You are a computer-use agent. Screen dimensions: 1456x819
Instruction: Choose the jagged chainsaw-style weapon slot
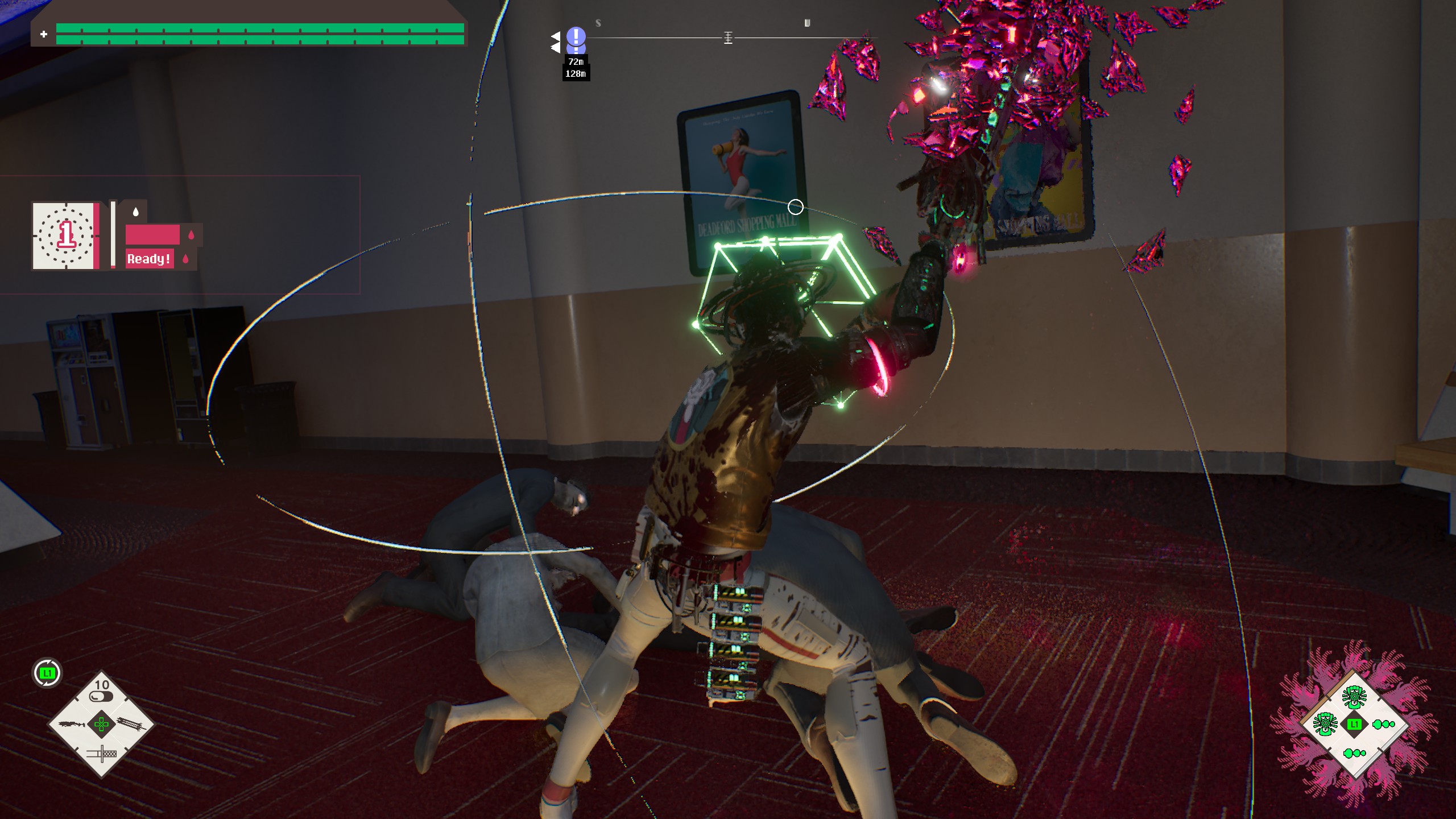(x=71, y=725)
